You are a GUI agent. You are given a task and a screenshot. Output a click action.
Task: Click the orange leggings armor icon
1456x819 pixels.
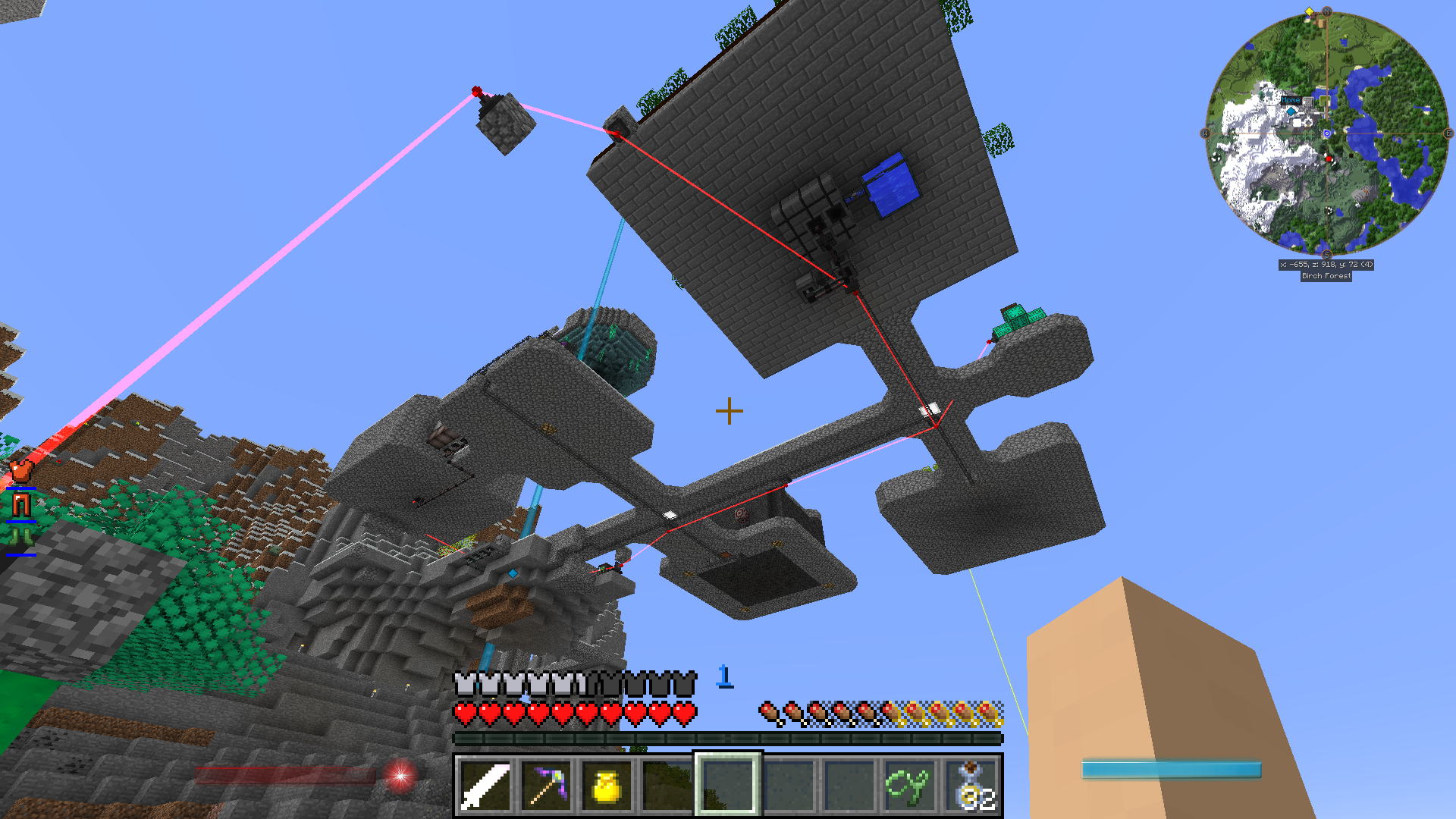point(20,504)
